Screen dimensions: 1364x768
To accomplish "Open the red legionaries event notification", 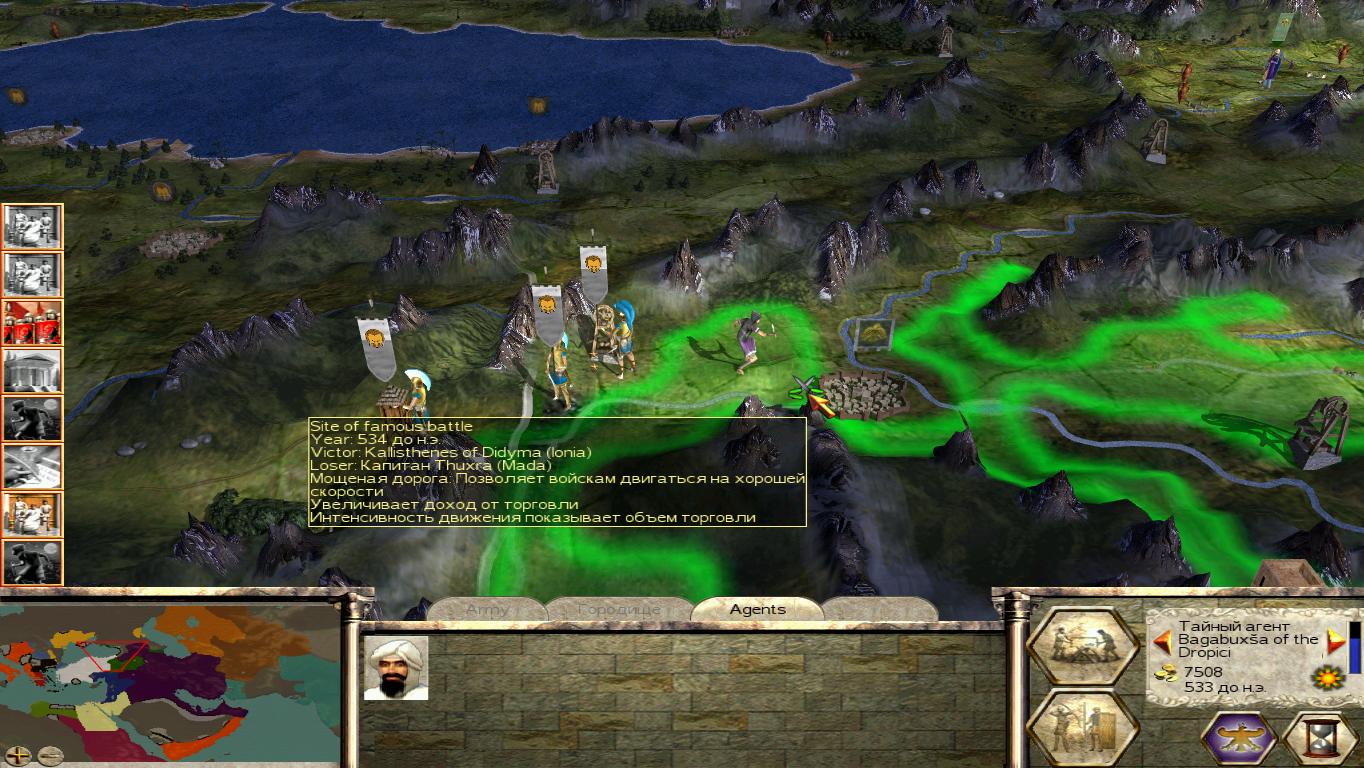I will coord(33,322).
